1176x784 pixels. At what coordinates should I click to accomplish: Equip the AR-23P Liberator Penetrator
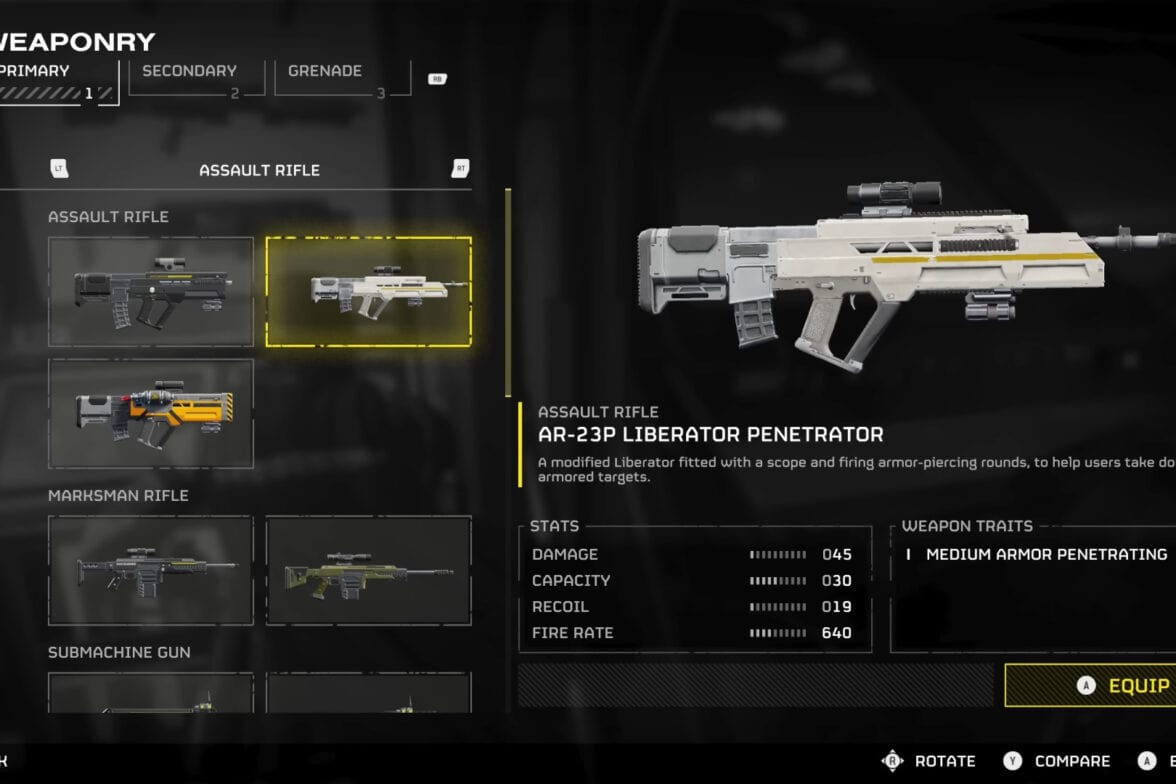[1090, 685]
